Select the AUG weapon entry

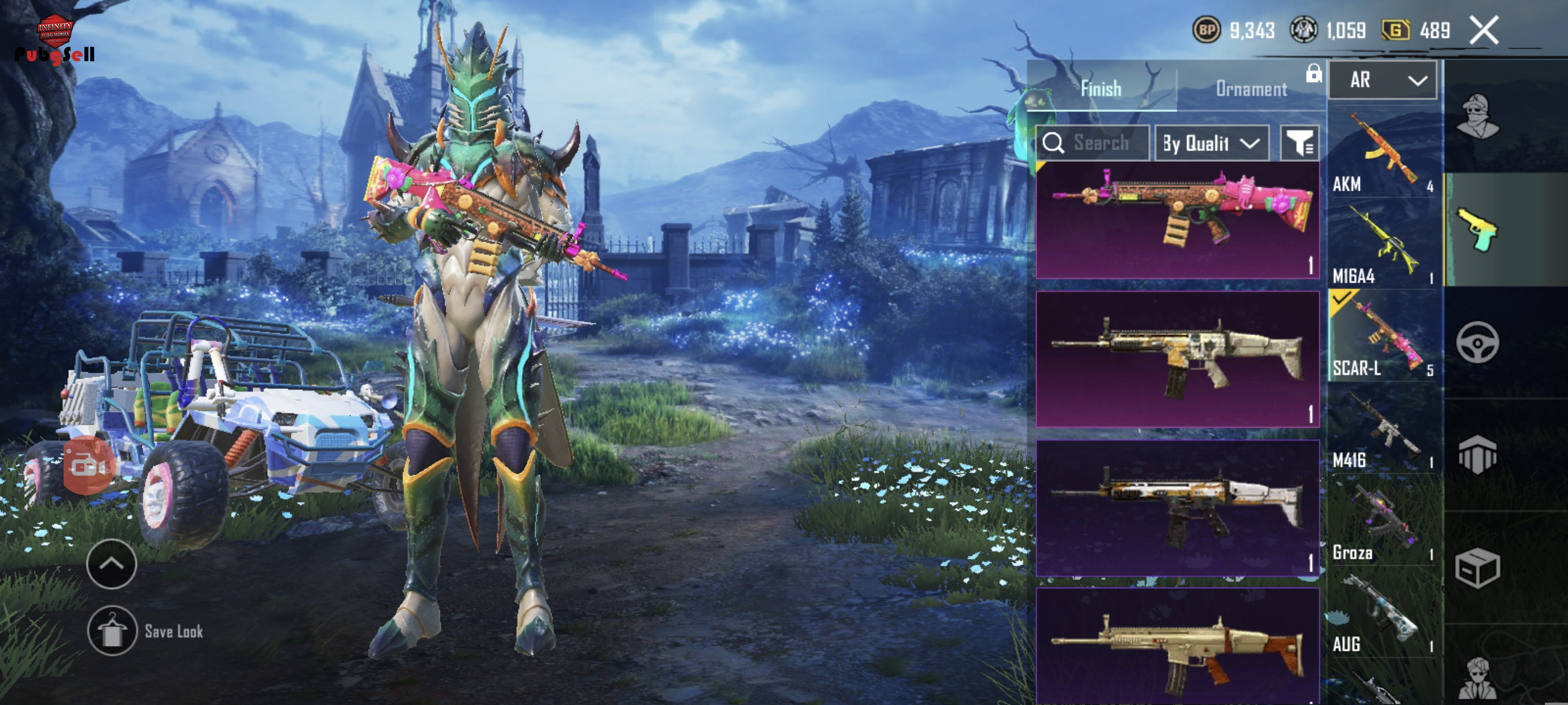point(1383,613)
